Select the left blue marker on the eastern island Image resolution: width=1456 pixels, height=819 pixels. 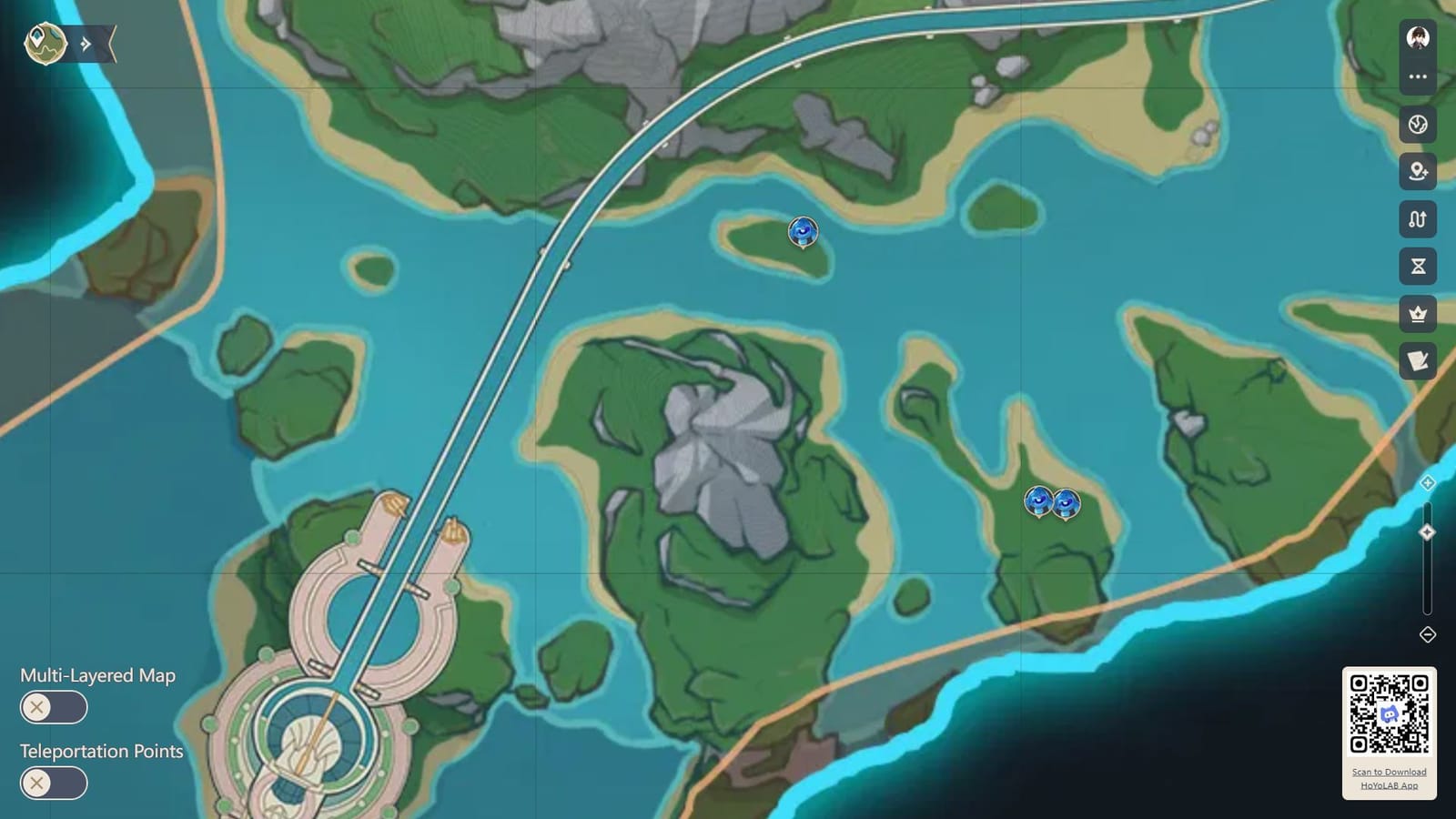coord(1036,501)
